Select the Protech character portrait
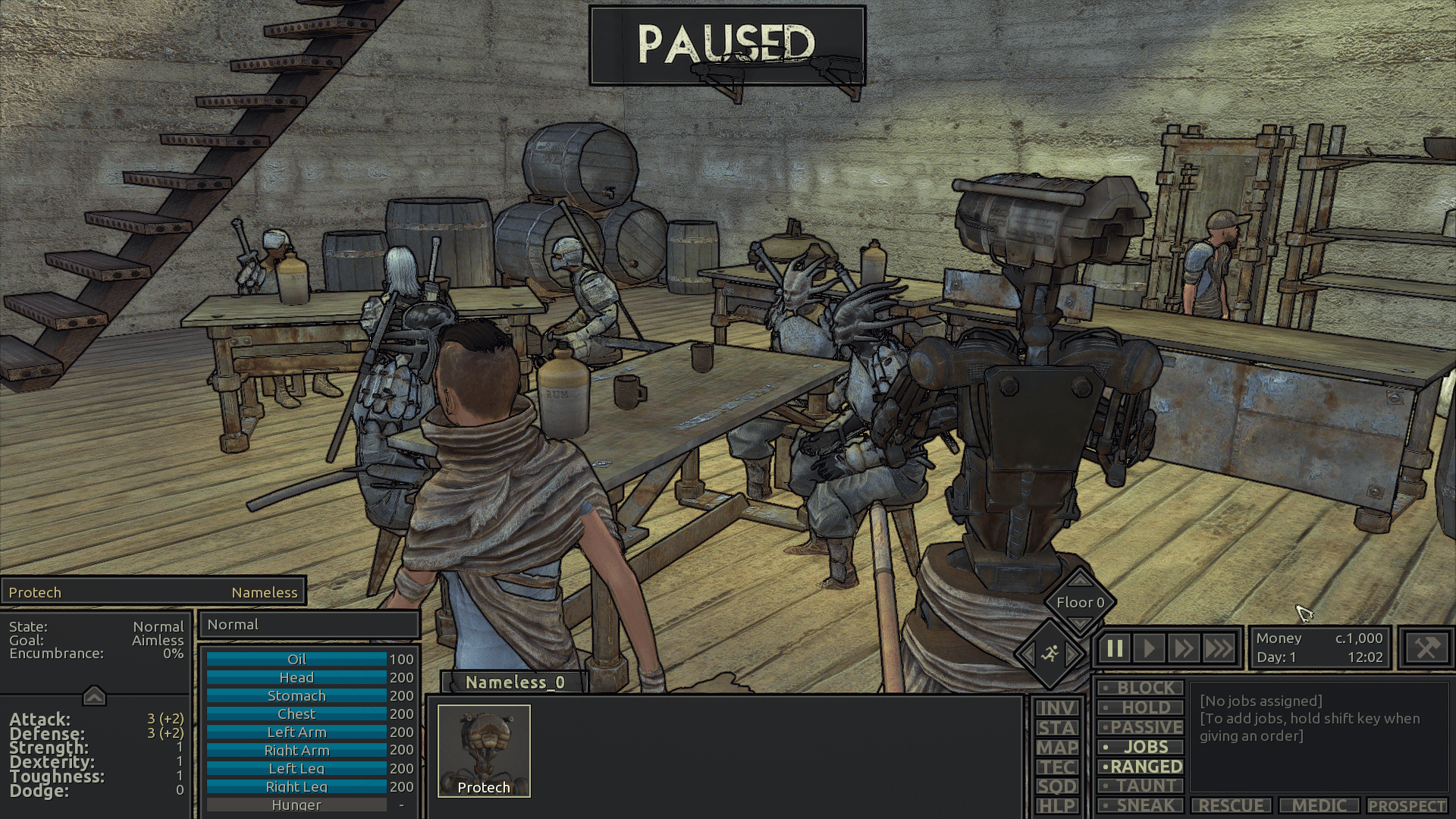The height and width of the screenshot is (819, 1456). 484,751
